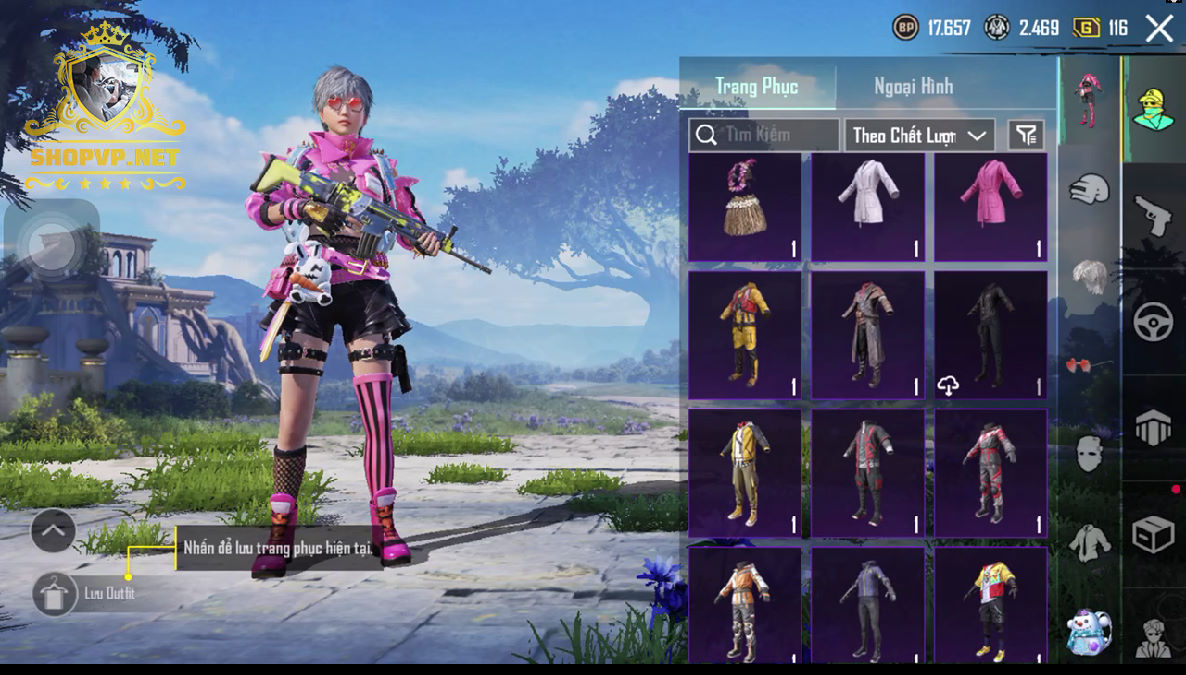Choose the white coat item
Image resolution: width=1186 pixels, height=675 pixels.
(x=868, y=207)
